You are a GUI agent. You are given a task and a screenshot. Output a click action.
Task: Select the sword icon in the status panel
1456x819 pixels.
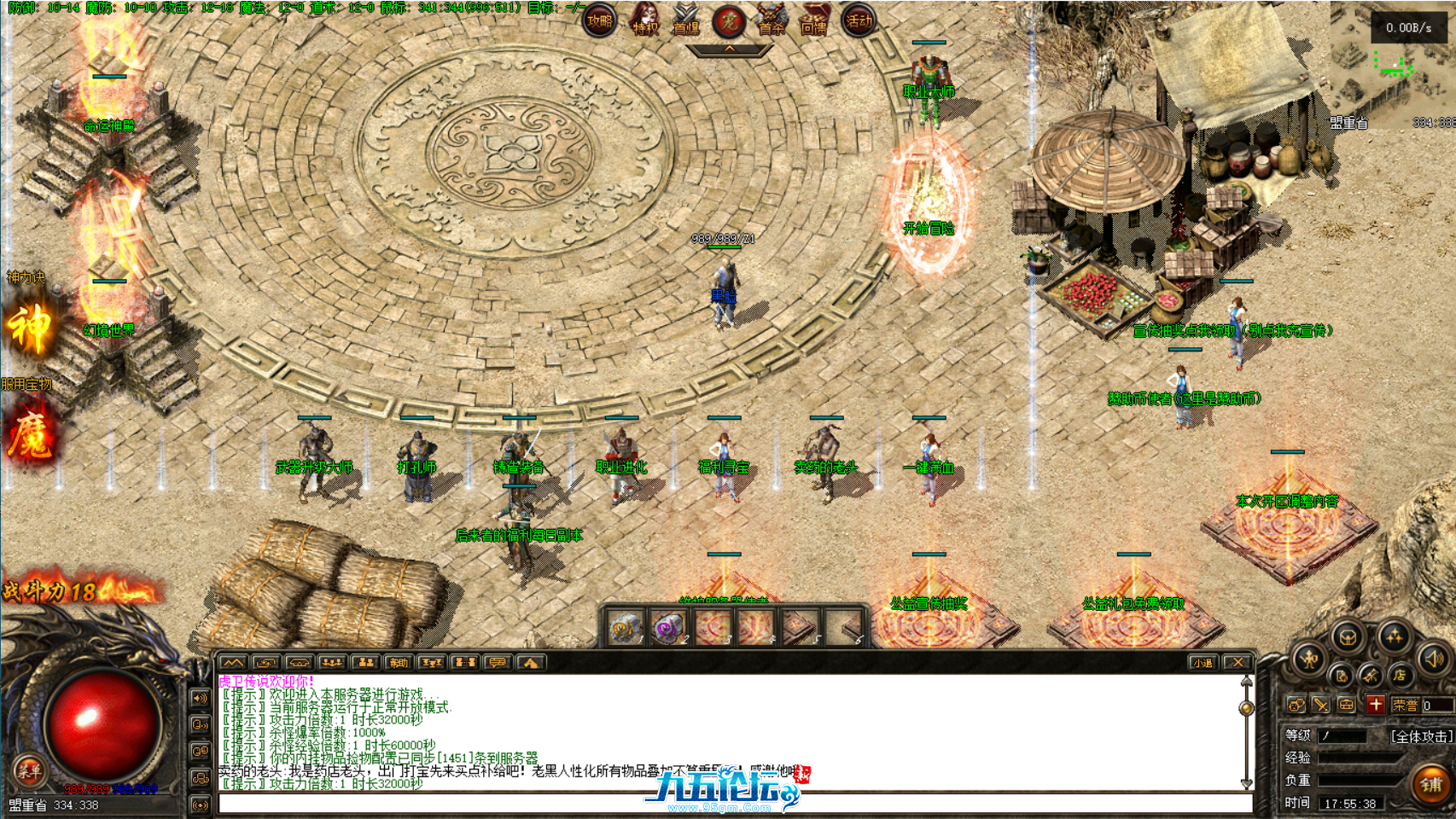coord(1321,705)
